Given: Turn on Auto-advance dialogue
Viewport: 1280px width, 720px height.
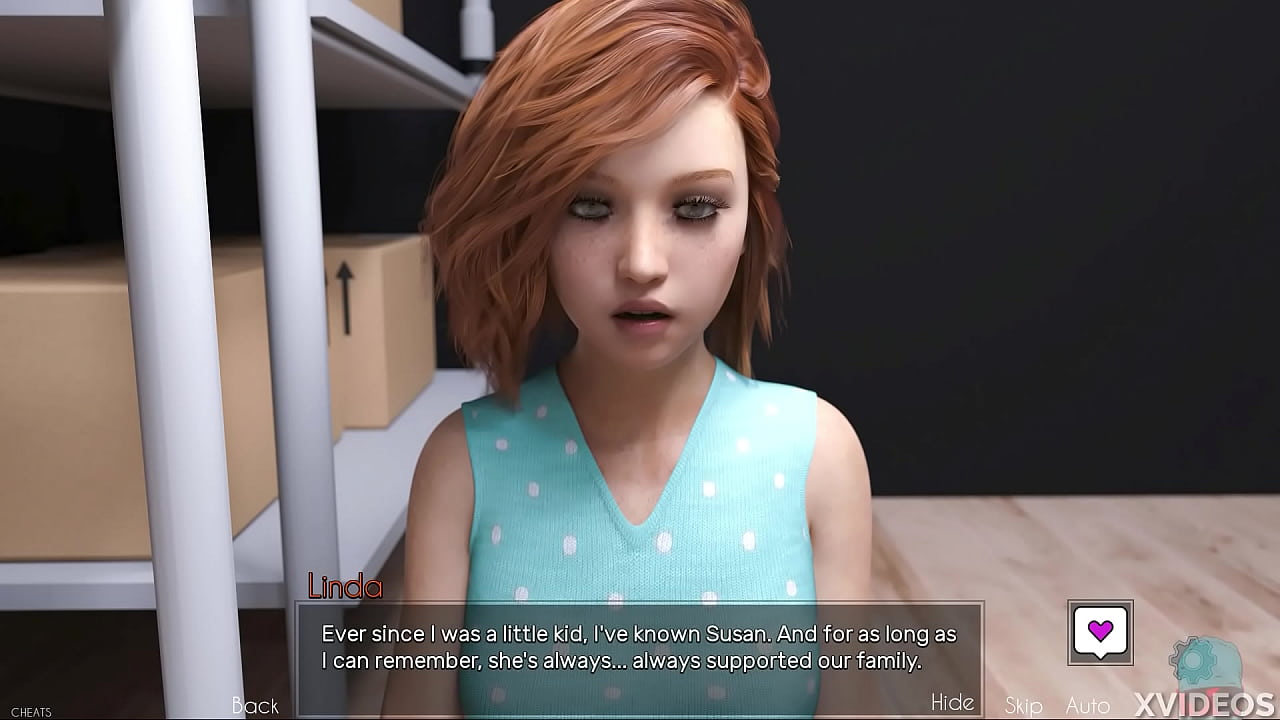Looking at the screenshot, I should (x=1087, y=706).
